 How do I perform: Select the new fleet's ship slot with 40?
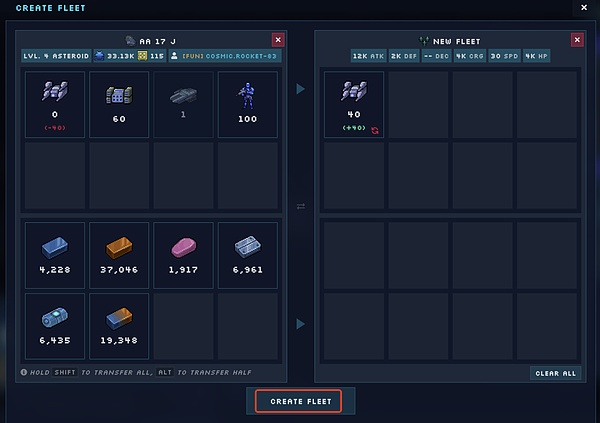pos(354,104)
